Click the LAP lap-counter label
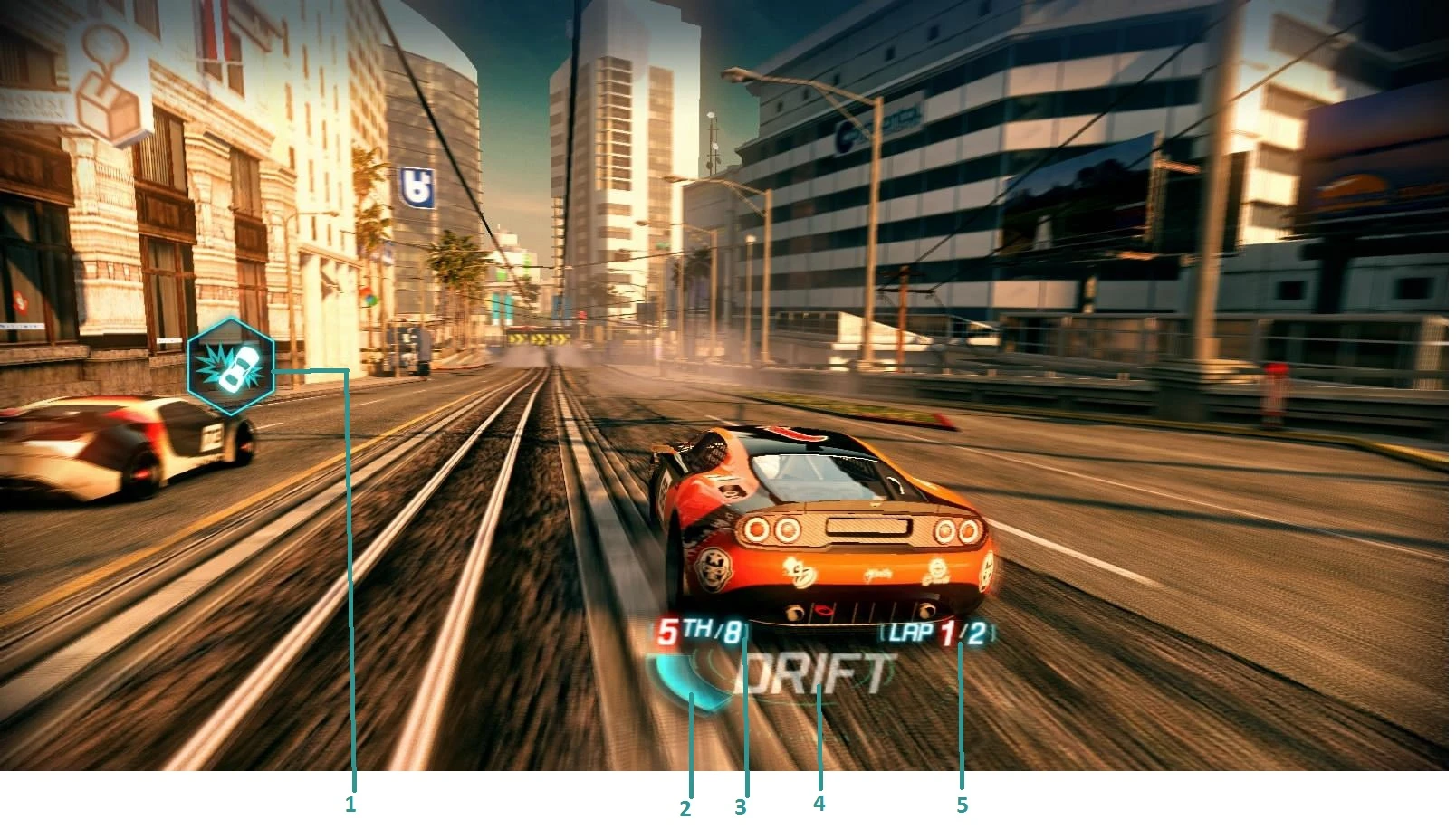Image resolution: width=1456 pixels, height=829 pixels. 912,633
